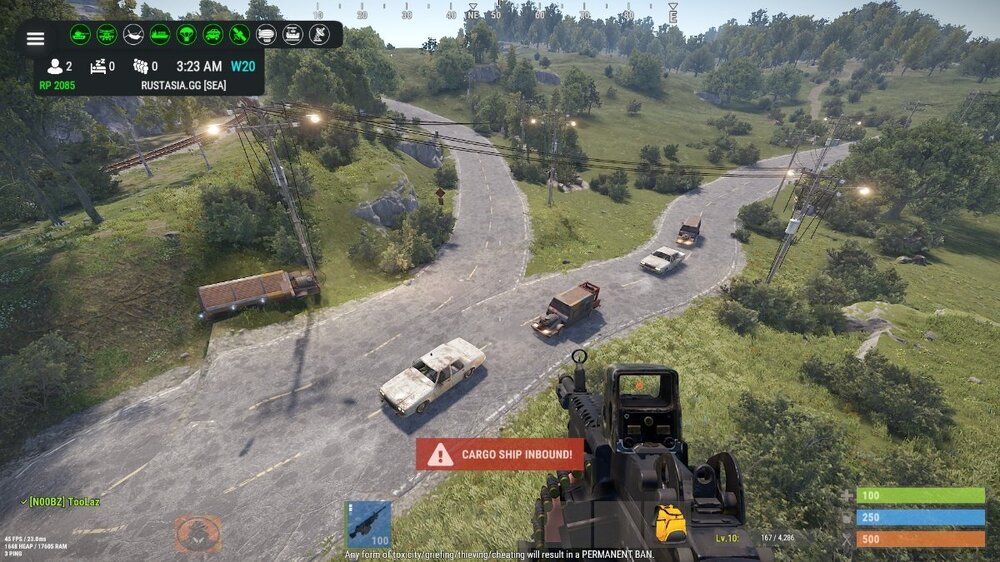
Task: Click the oil rig platform icon
Action: (x=292, y=35)
